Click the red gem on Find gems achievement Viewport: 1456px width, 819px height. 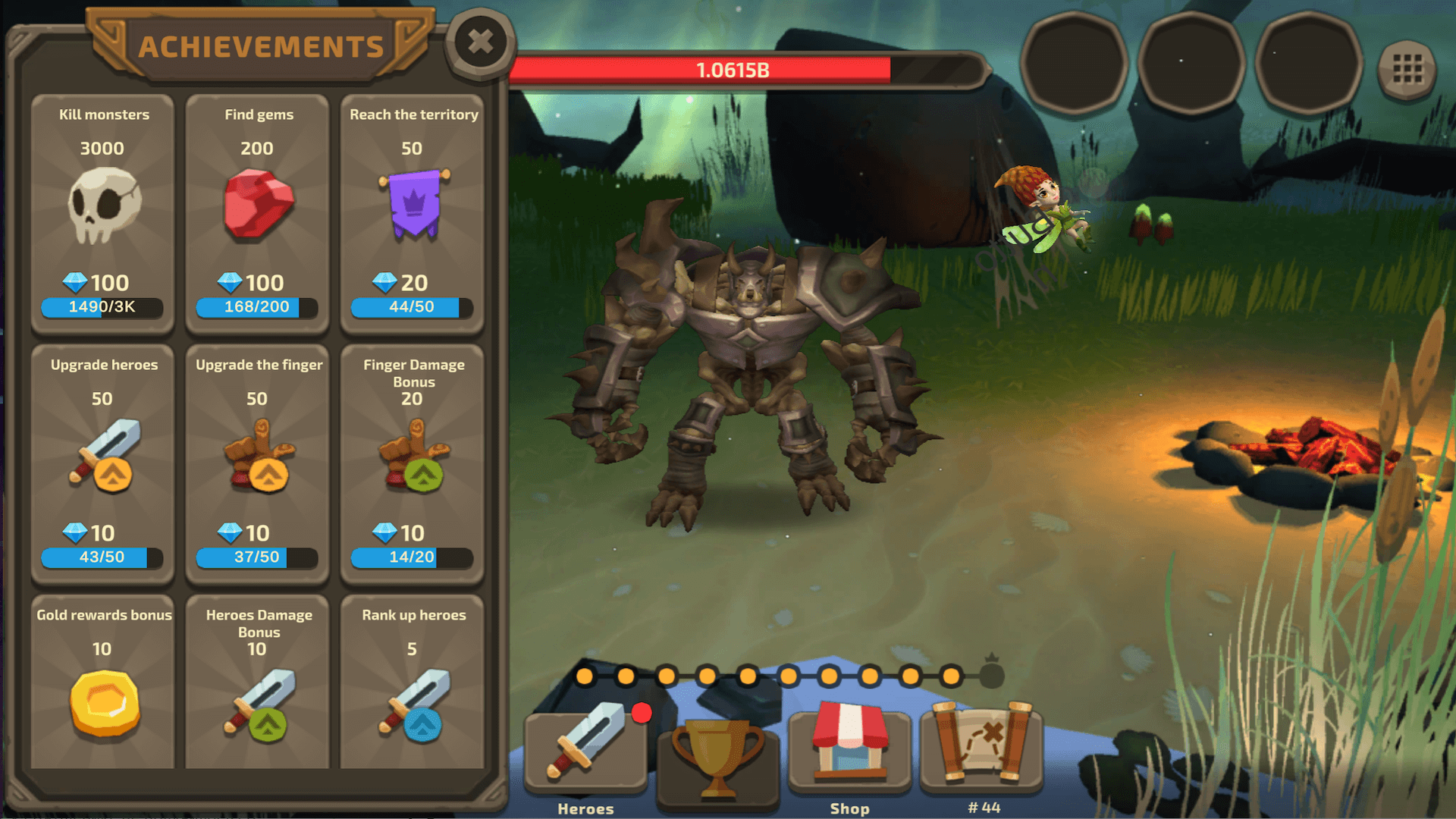tap(258, 205)
